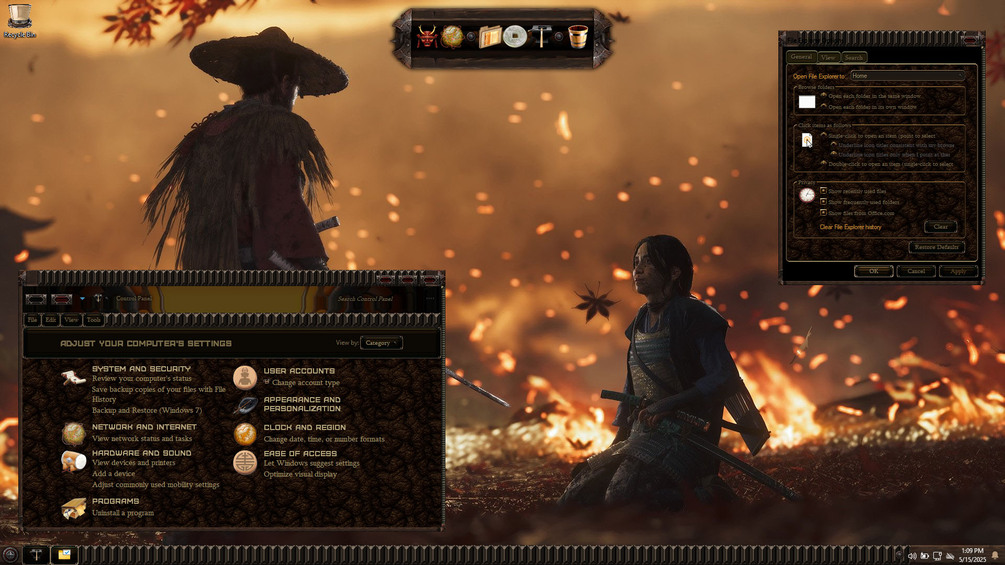Open the wooden bucket dock icon
The image size is (1005, 565).
pyautogui.click(x=577, y=38)
